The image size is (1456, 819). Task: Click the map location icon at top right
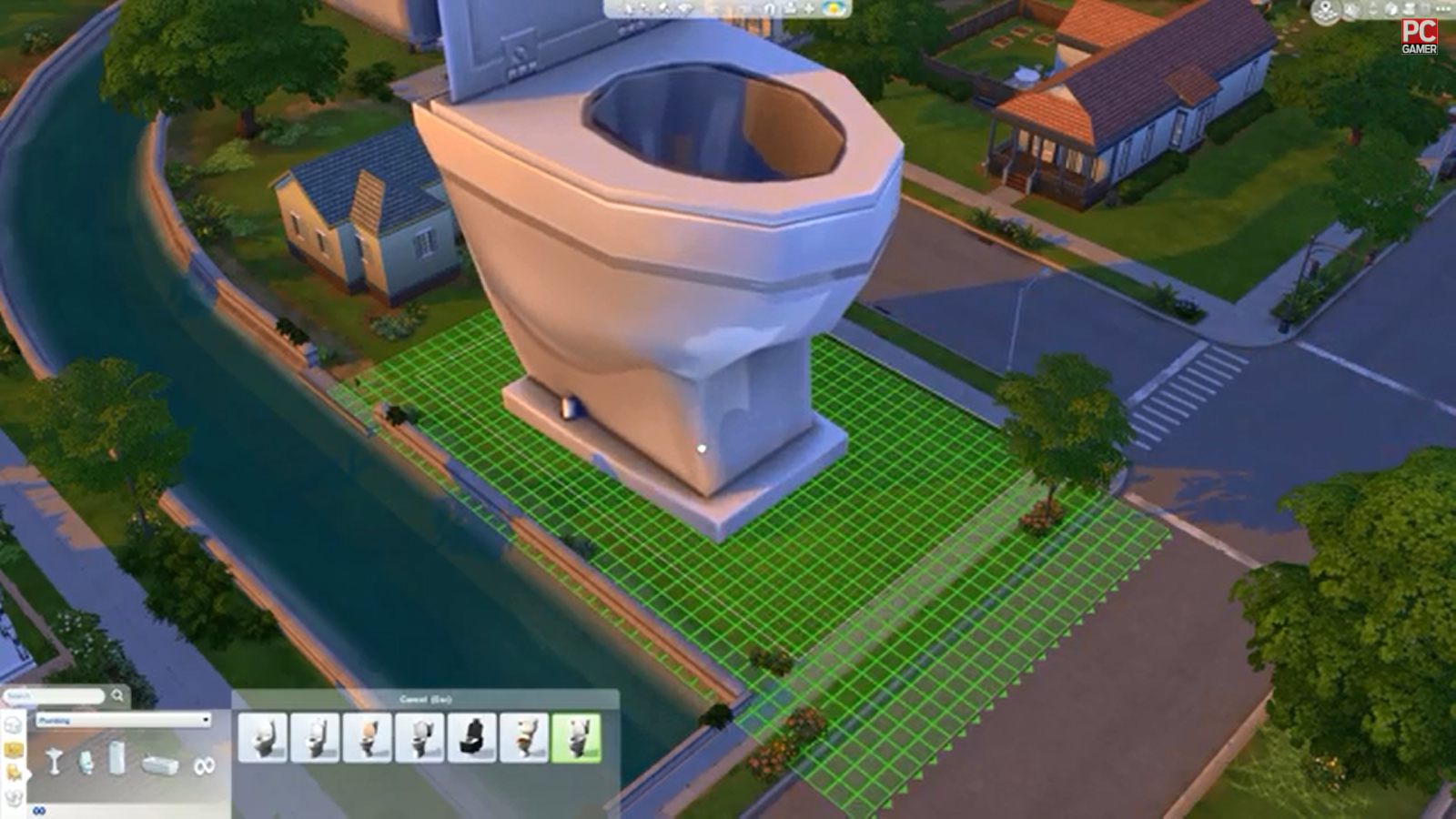tap(1324, 9)
